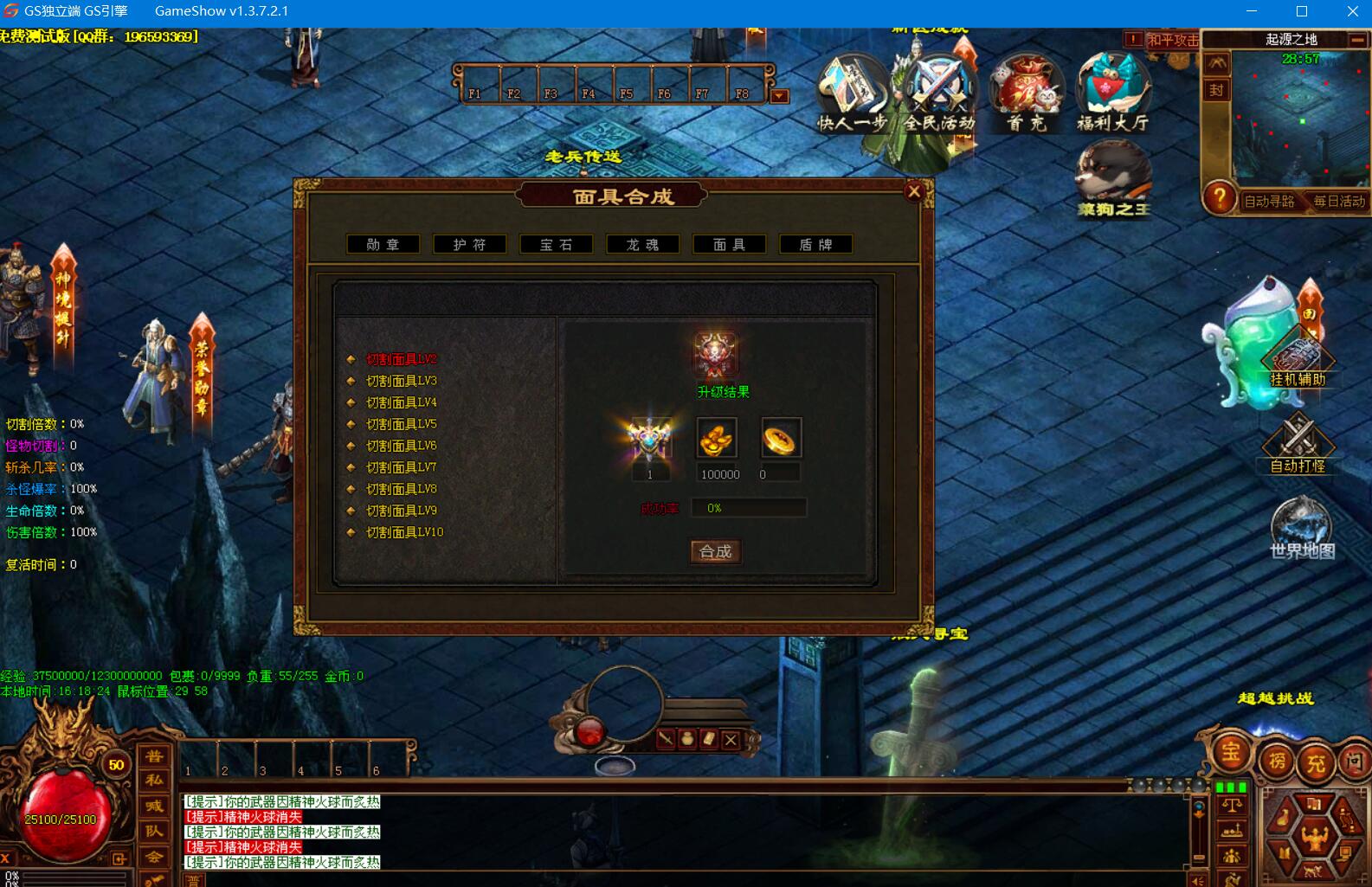Select the 龙魂 tab

[642, 245]
